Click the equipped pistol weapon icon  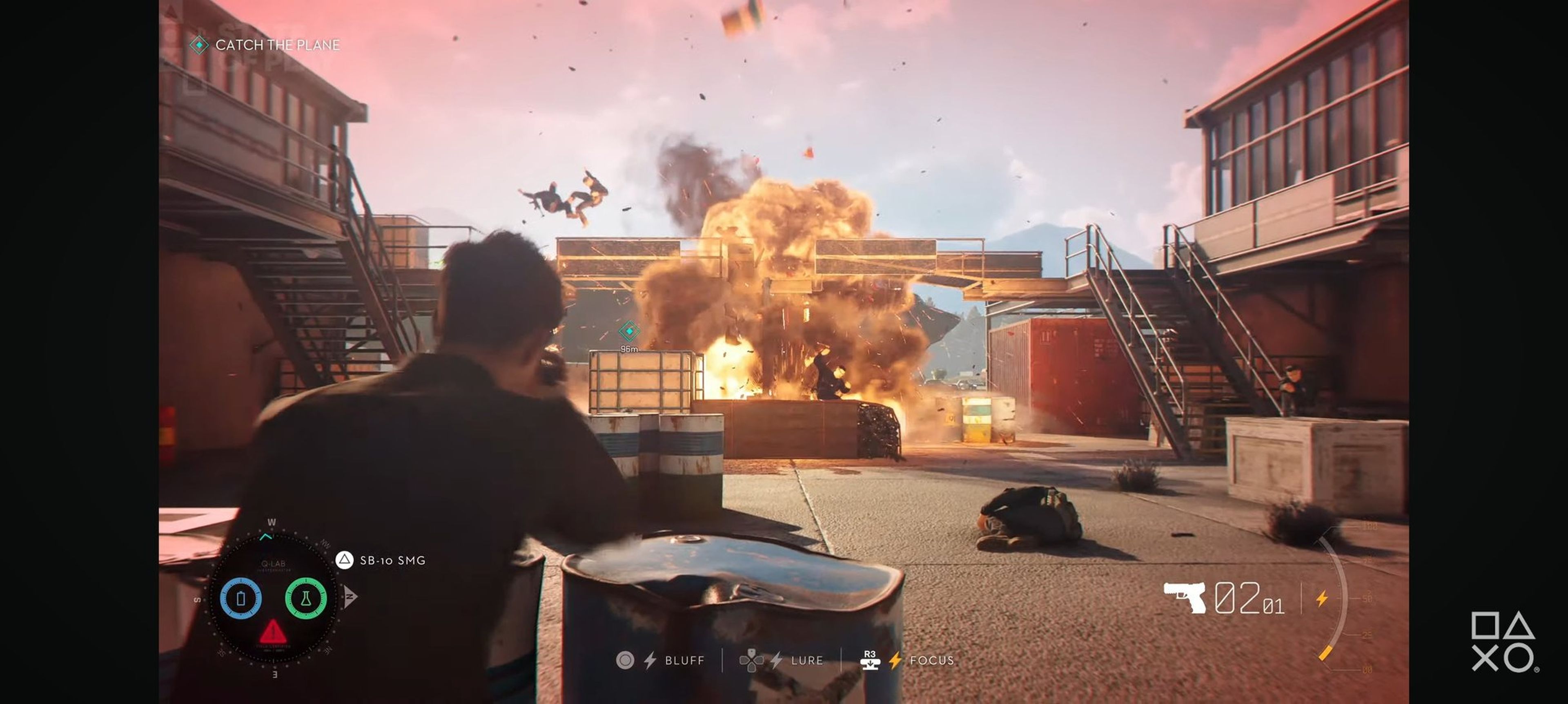(x=1185, y=597)
